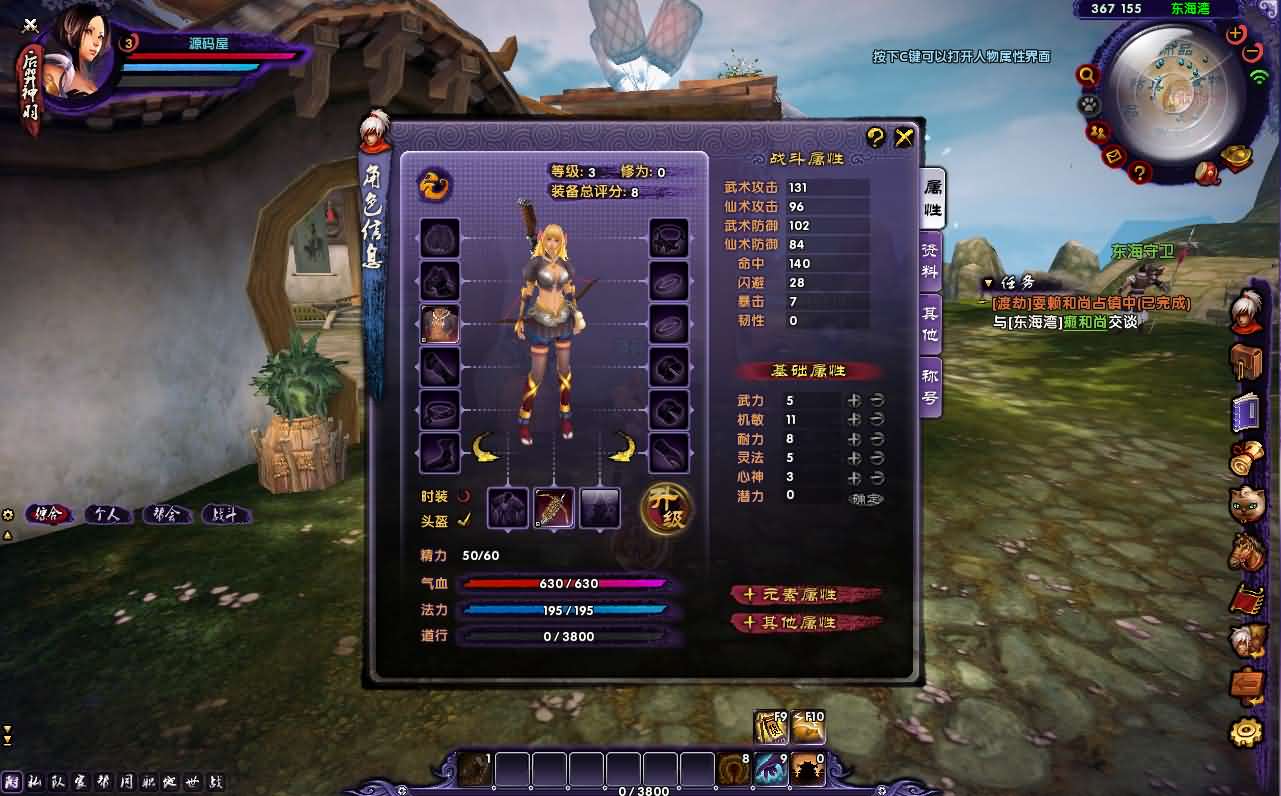
Task: Toggle the 时装 fashion display switch
Action: 462,498
